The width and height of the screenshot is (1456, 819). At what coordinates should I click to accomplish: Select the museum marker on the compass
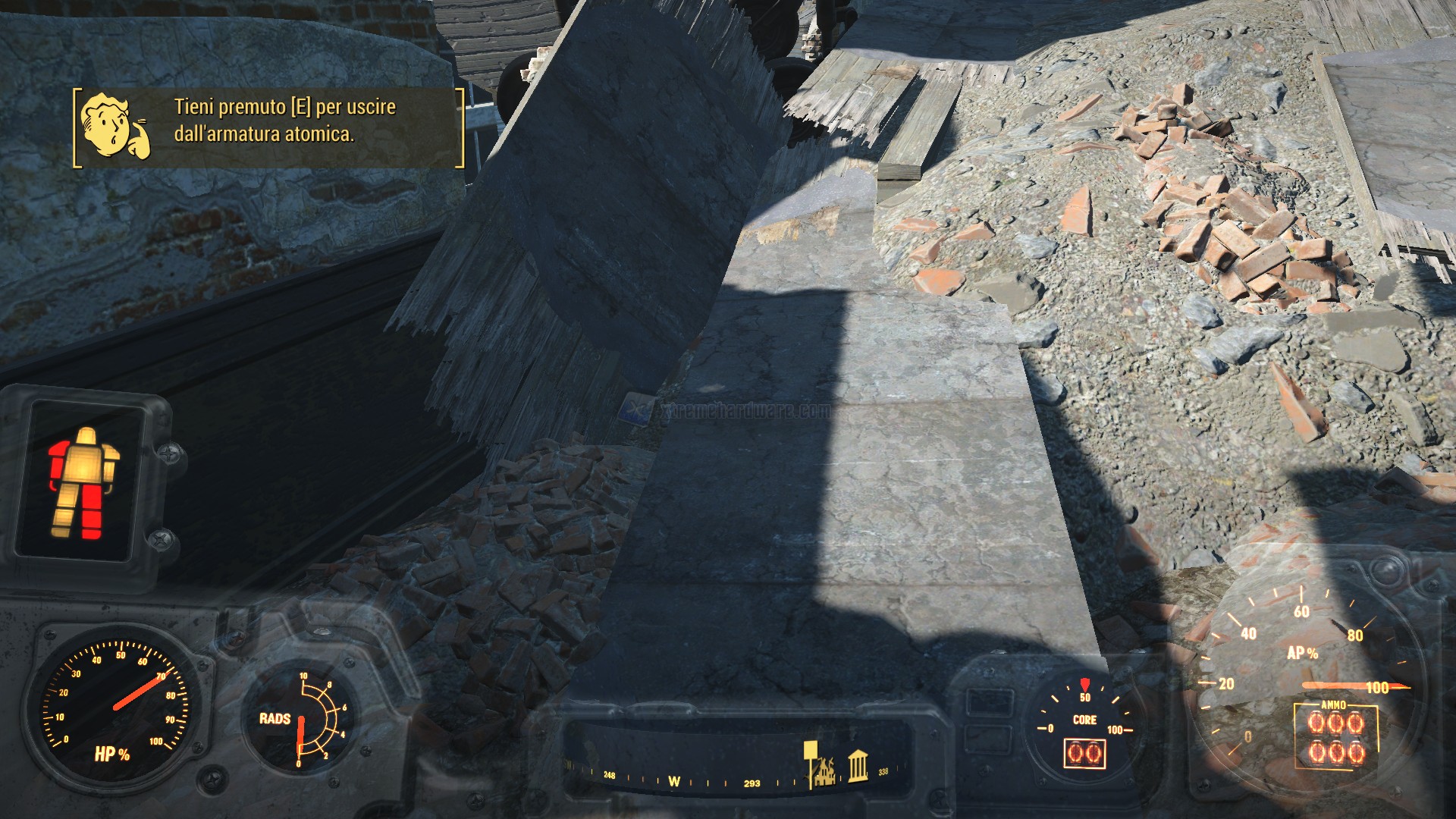tap(858, 767)
